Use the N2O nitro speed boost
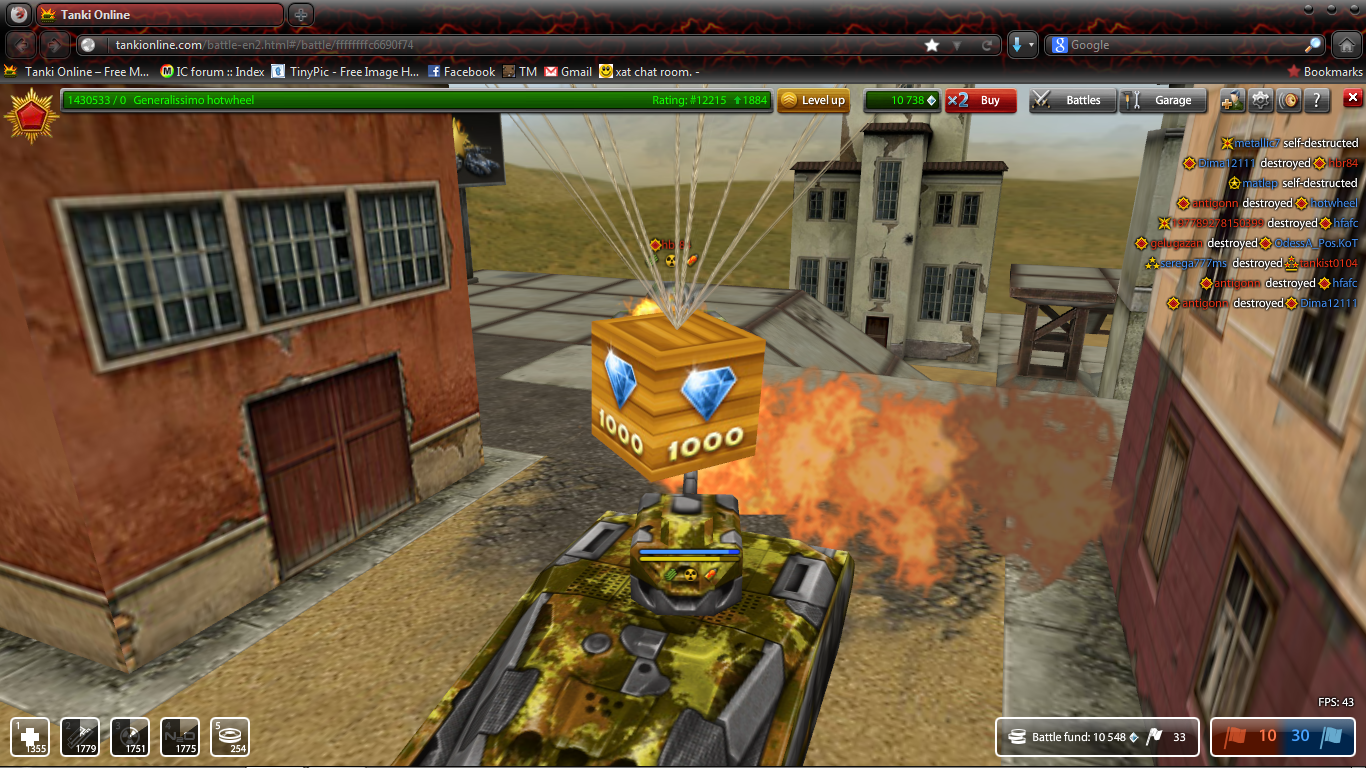This screenshot has height=768, width=1366. (x=178, y=737)
